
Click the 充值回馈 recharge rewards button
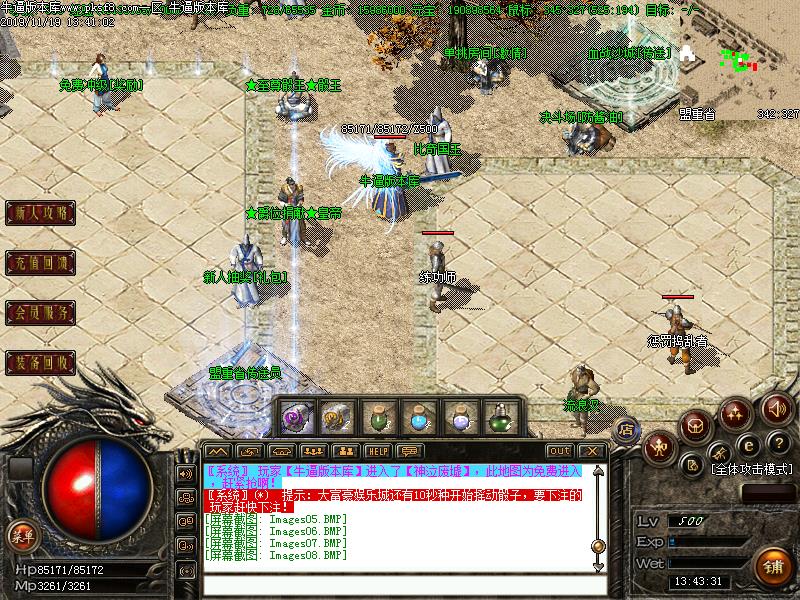pos(41,264)
